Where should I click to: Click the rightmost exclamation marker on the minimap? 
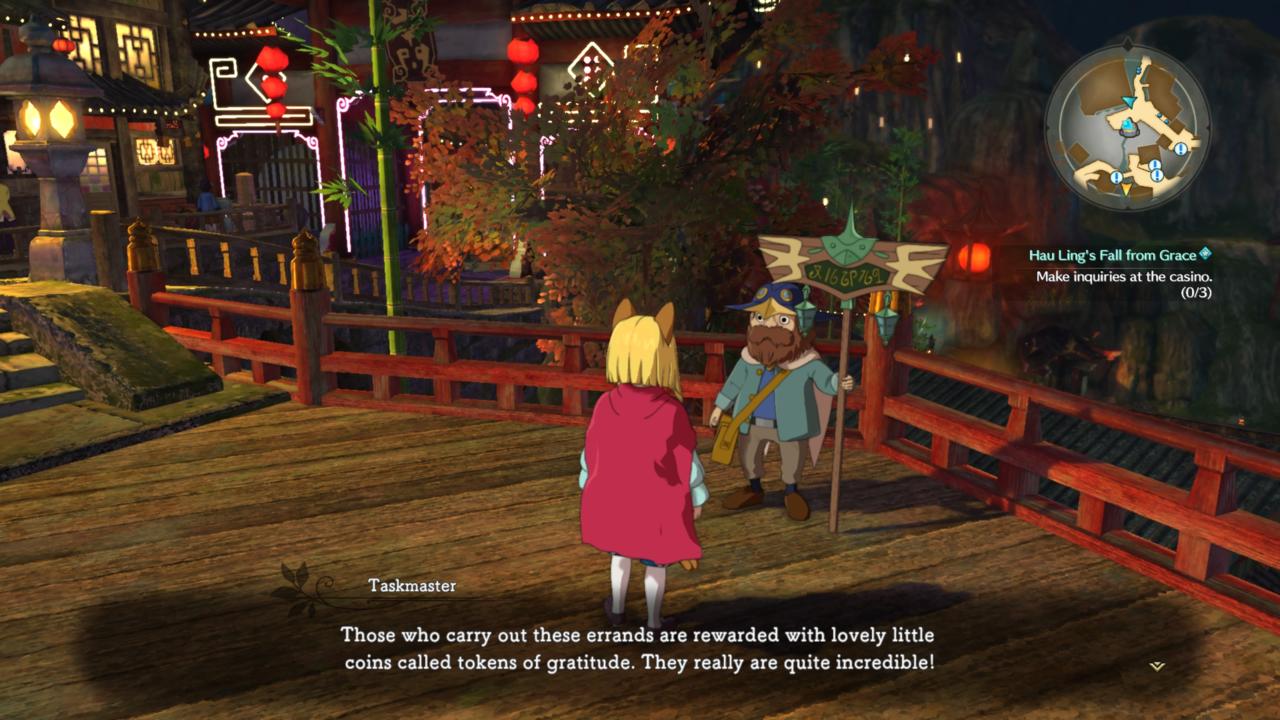point(1180,149)
